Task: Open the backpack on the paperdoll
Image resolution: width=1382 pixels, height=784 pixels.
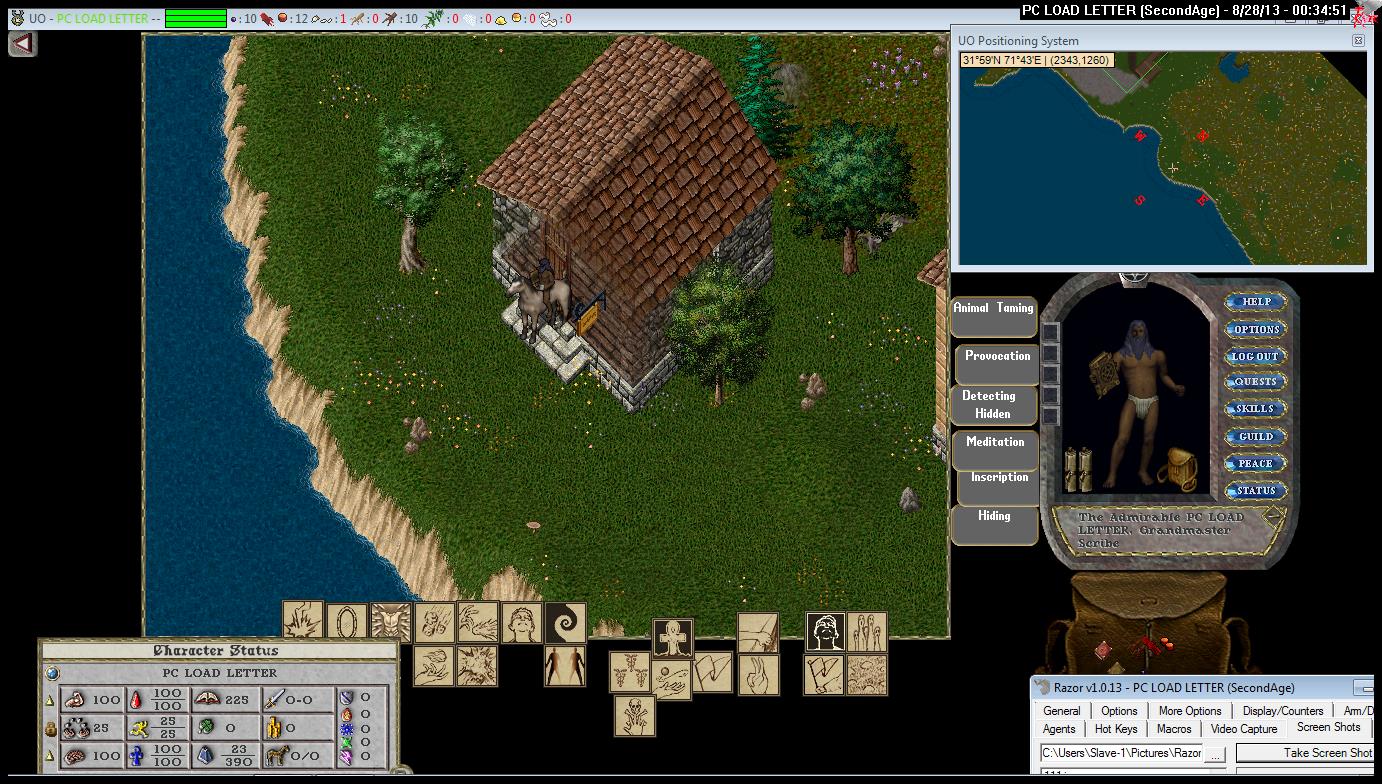Action: (x=1178, y=470)
